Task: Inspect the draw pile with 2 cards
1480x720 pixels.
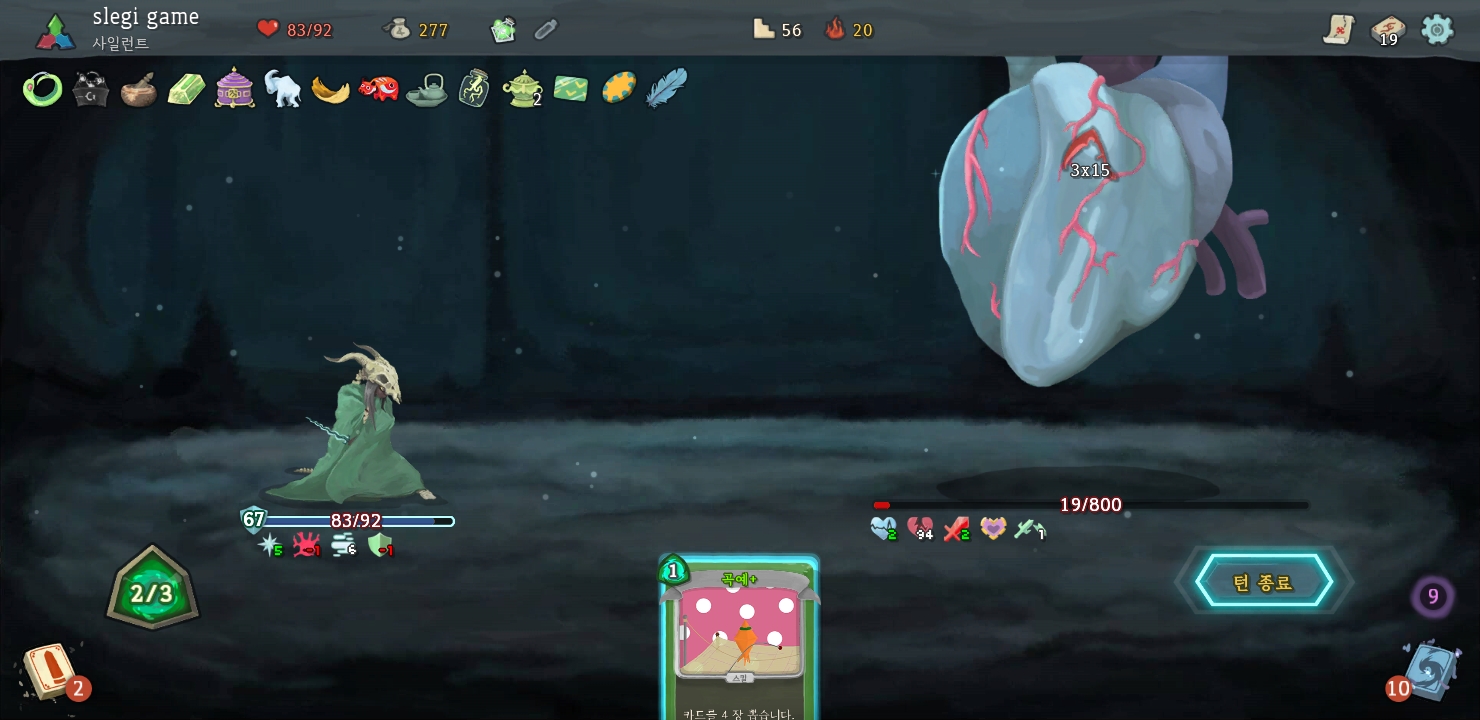Action: coord(50,671)
